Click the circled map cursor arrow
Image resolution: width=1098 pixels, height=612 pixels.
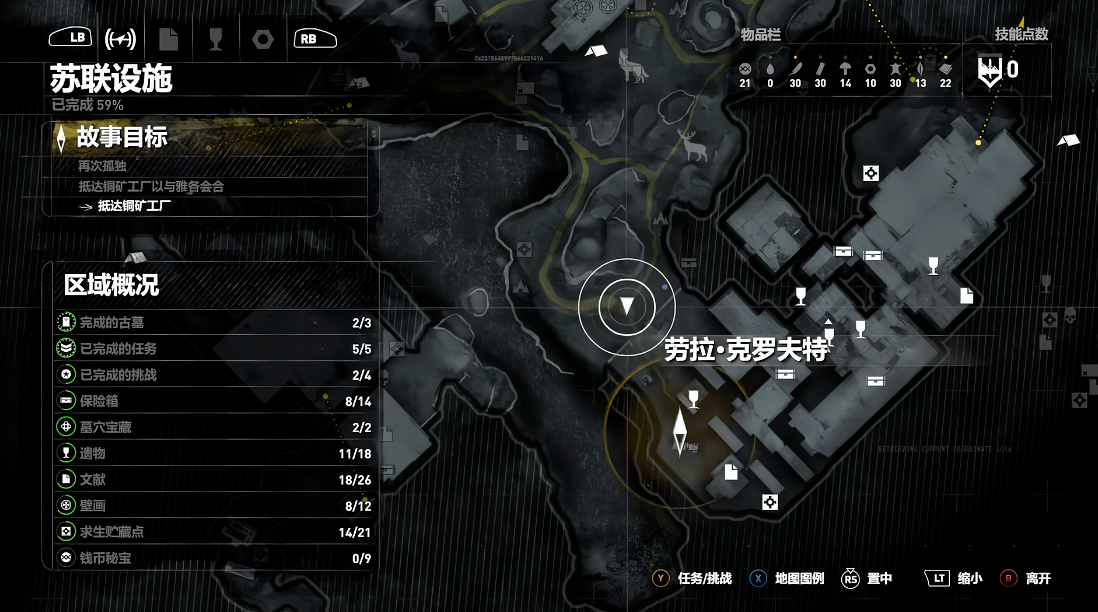627,306
